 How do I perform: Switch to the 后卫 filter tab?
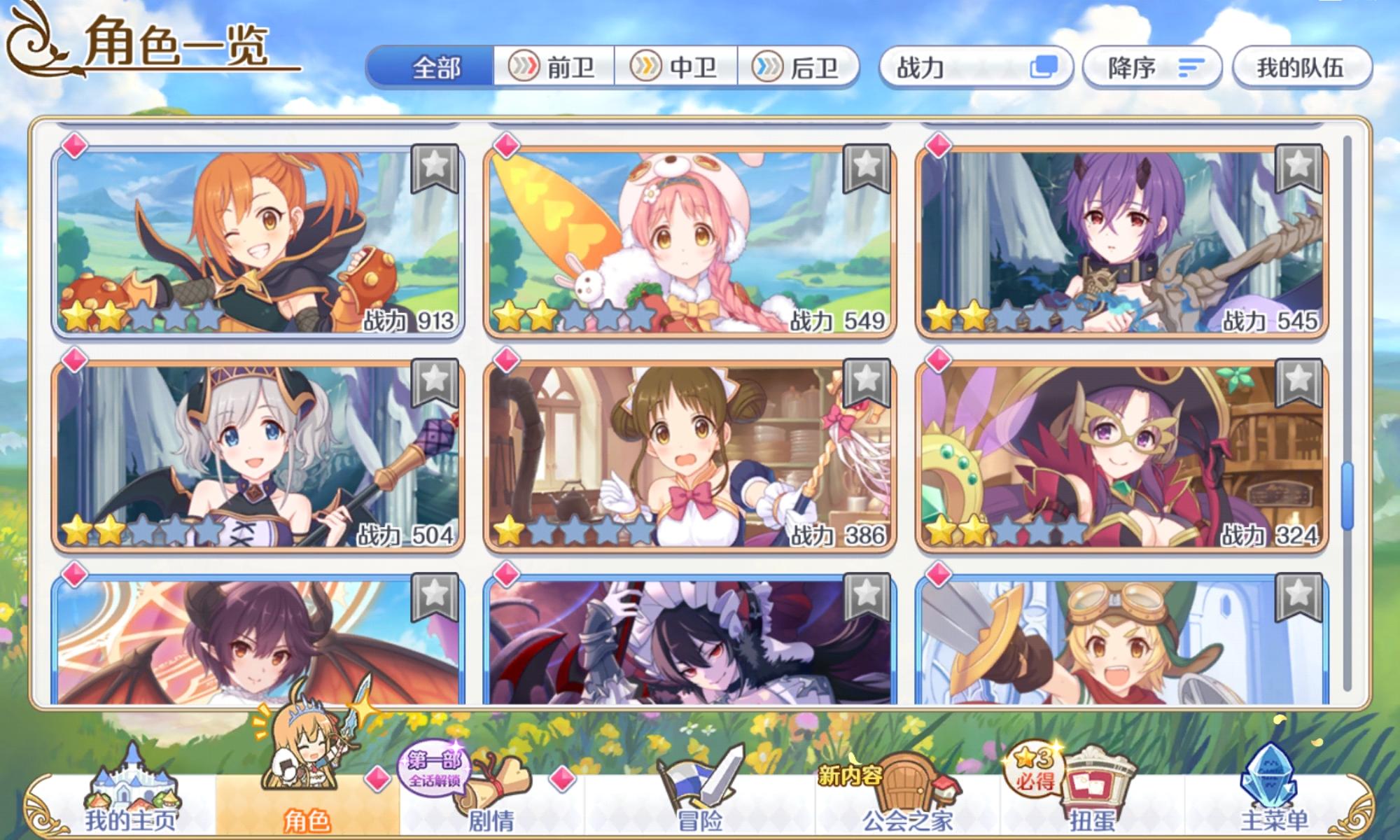[x=795, y=67]
